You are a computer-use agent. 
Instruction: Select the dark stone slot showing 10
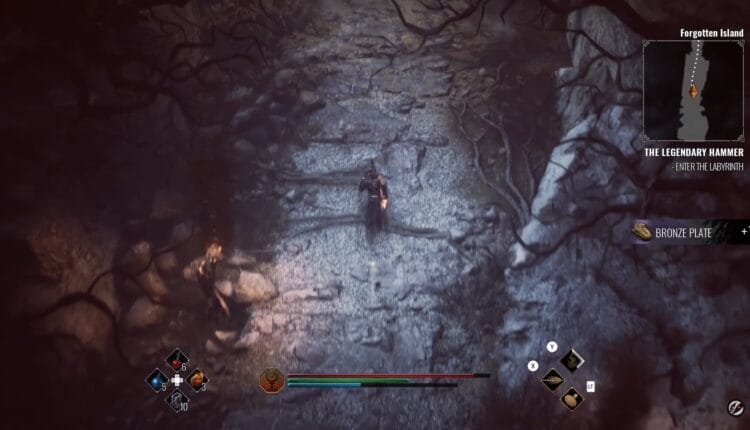coord(177,400)
